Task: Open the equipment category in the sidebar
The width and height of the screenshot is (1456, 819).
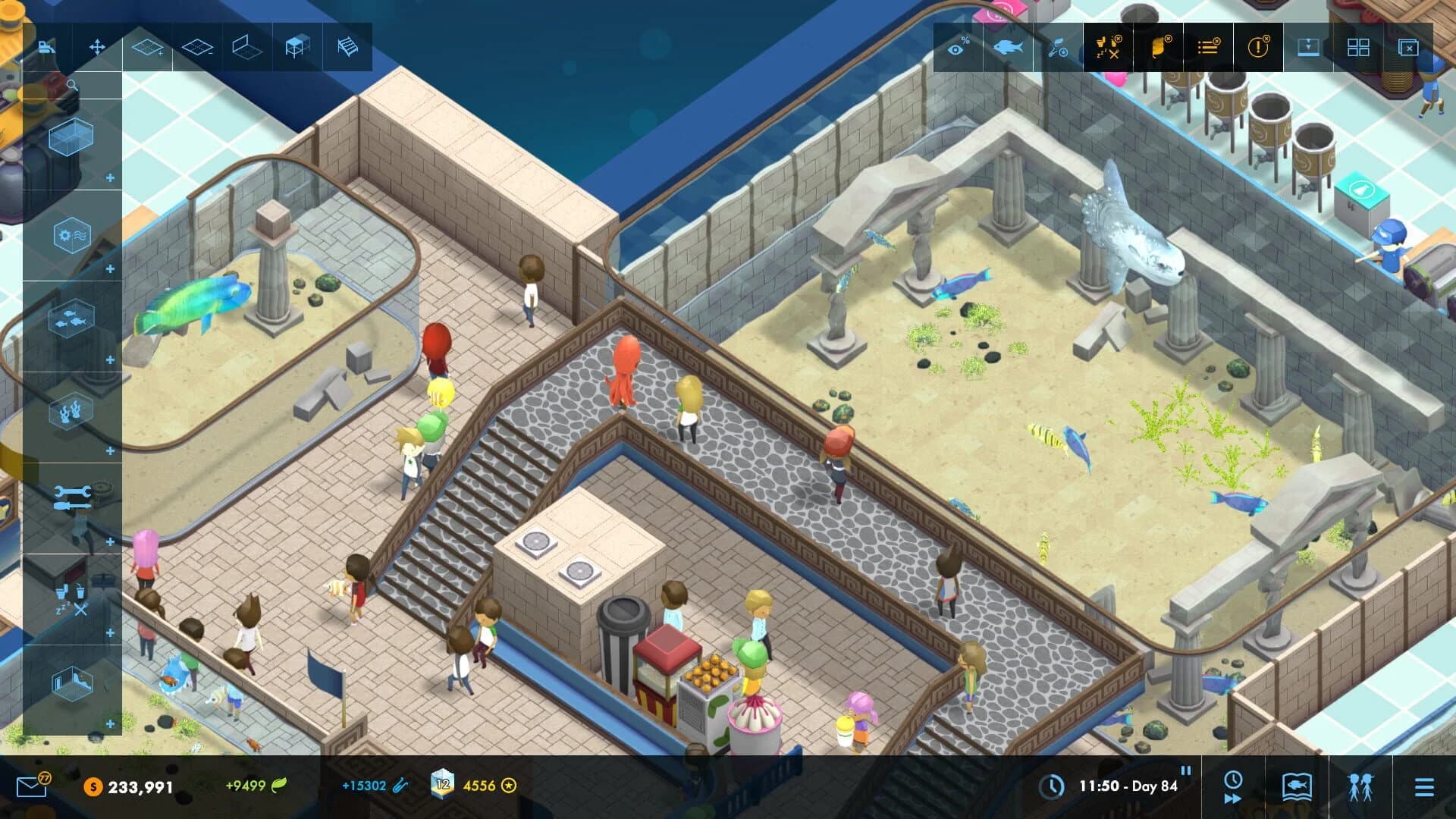Action: [71, 232]
